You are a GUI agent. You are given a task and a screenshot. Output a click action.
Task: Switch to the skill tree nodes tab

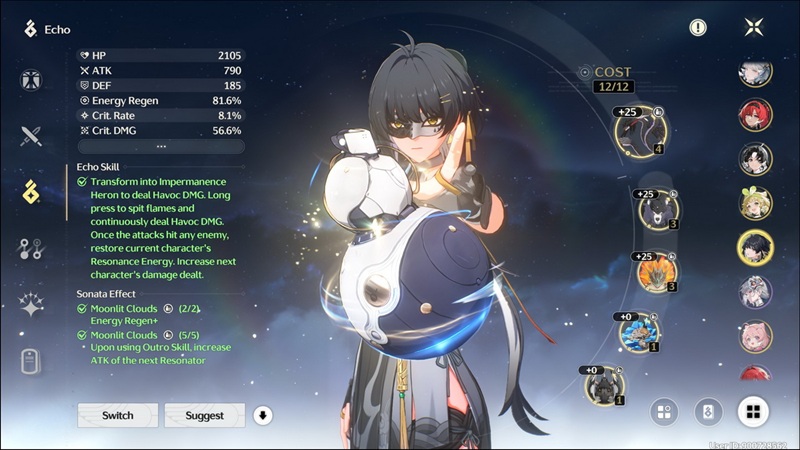[x=31, y=249]
